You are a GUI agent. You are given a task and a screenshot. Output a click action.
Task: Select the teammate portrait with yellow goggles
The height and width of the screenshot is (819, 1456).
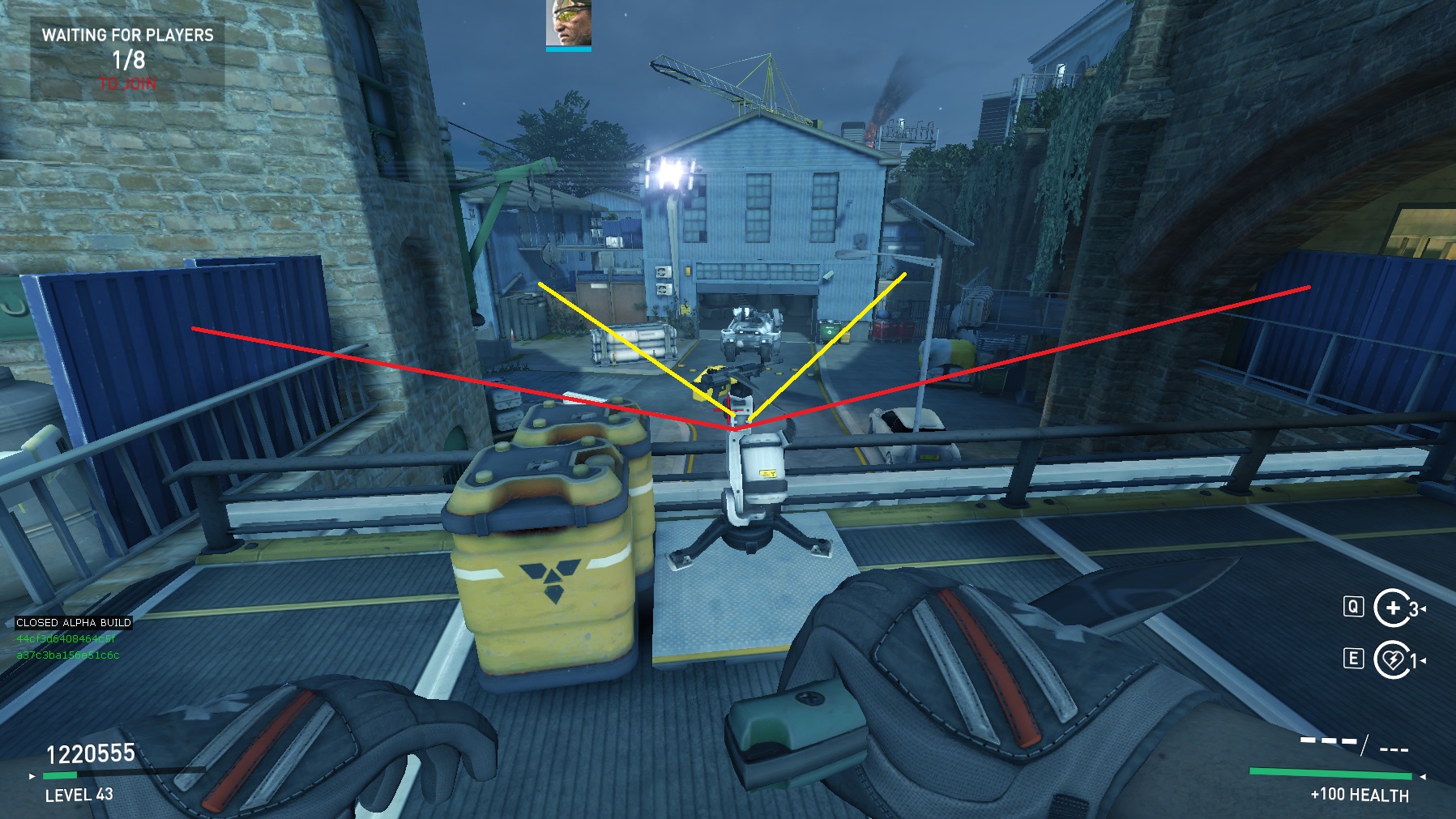[569, 23]
